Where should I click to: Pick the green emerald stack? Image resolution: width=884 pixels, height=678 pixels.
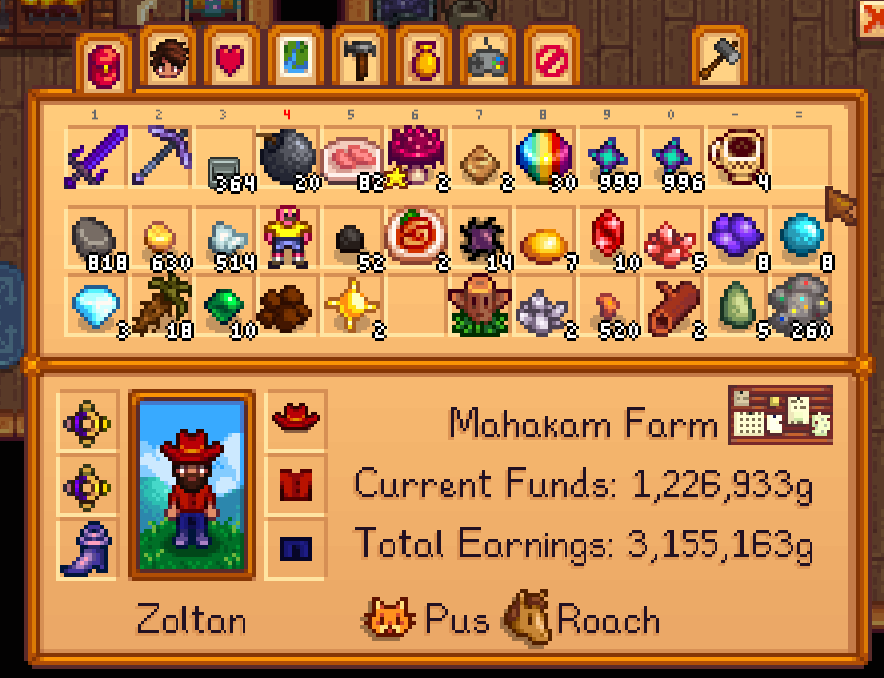[224, 302]
